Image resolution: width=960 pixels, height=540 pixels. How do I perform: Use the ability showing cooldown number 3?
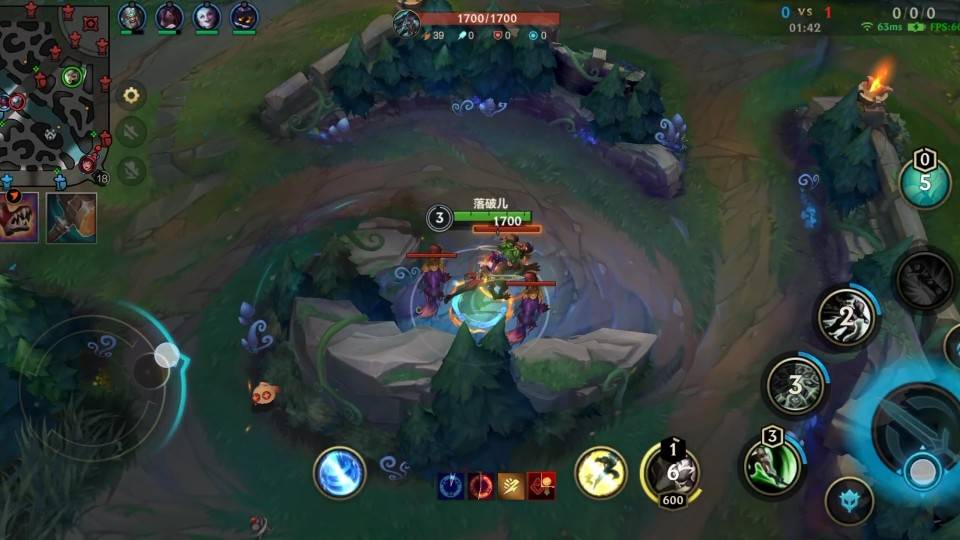pos(796,383)
